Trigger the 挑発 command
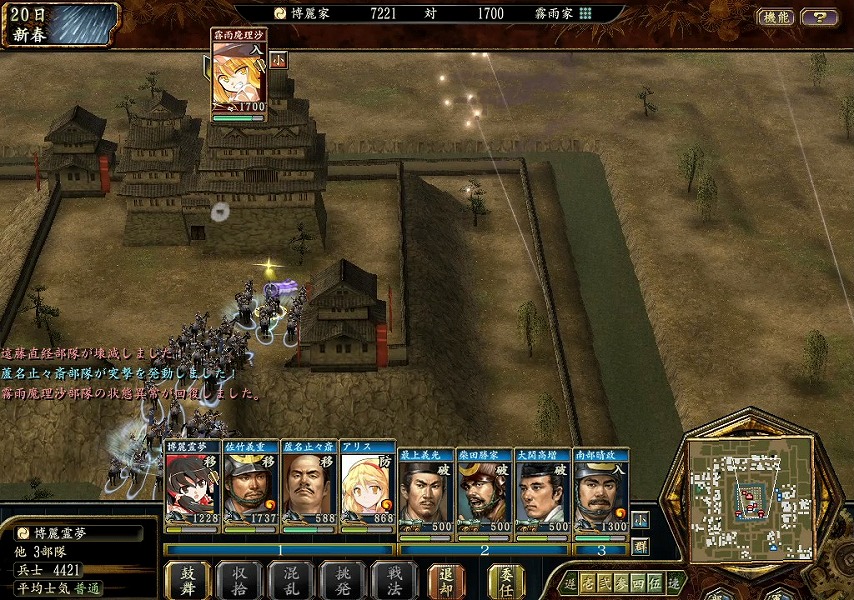 343,580
